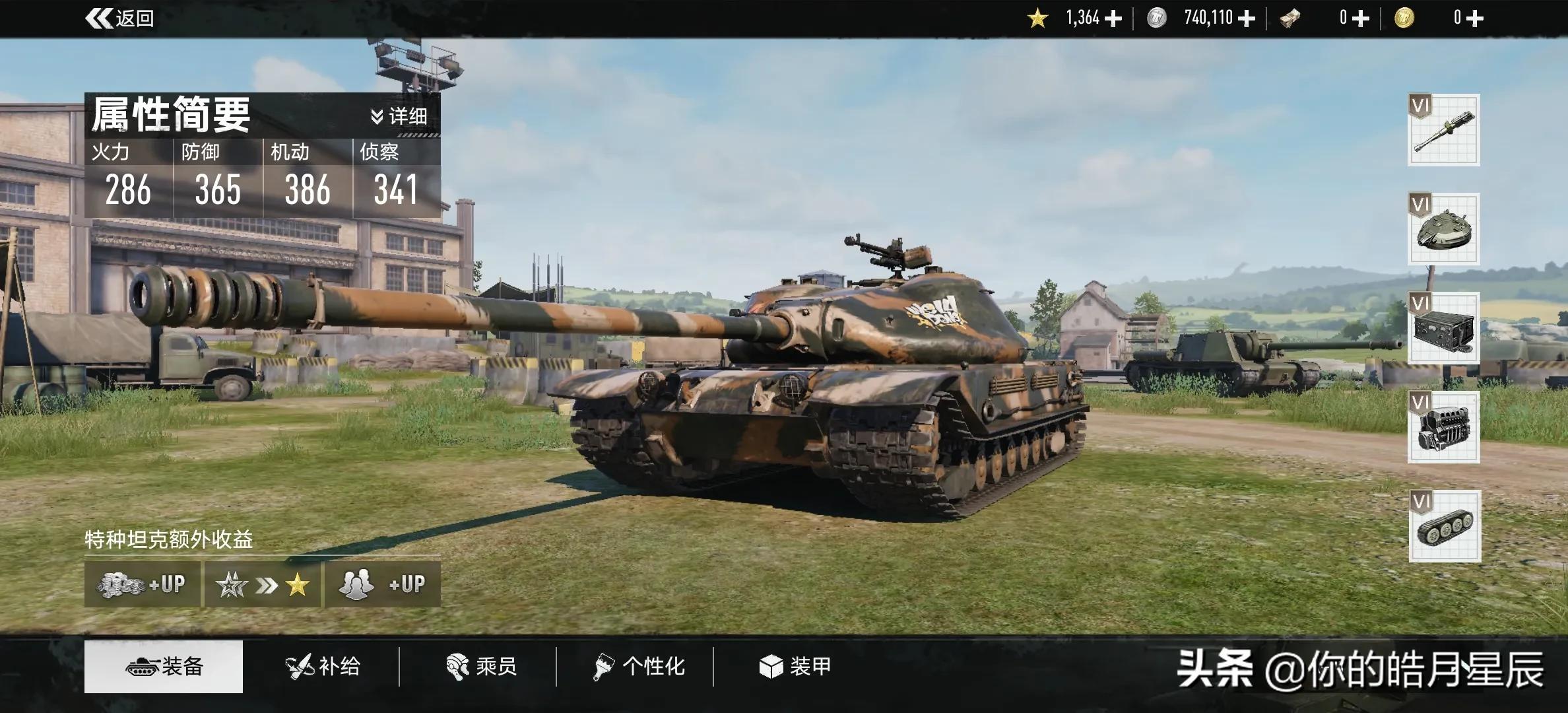The height and width of the screenshot is (713, 1568).
Task: Show the crew bonus +UP
Action: [382, 584]
